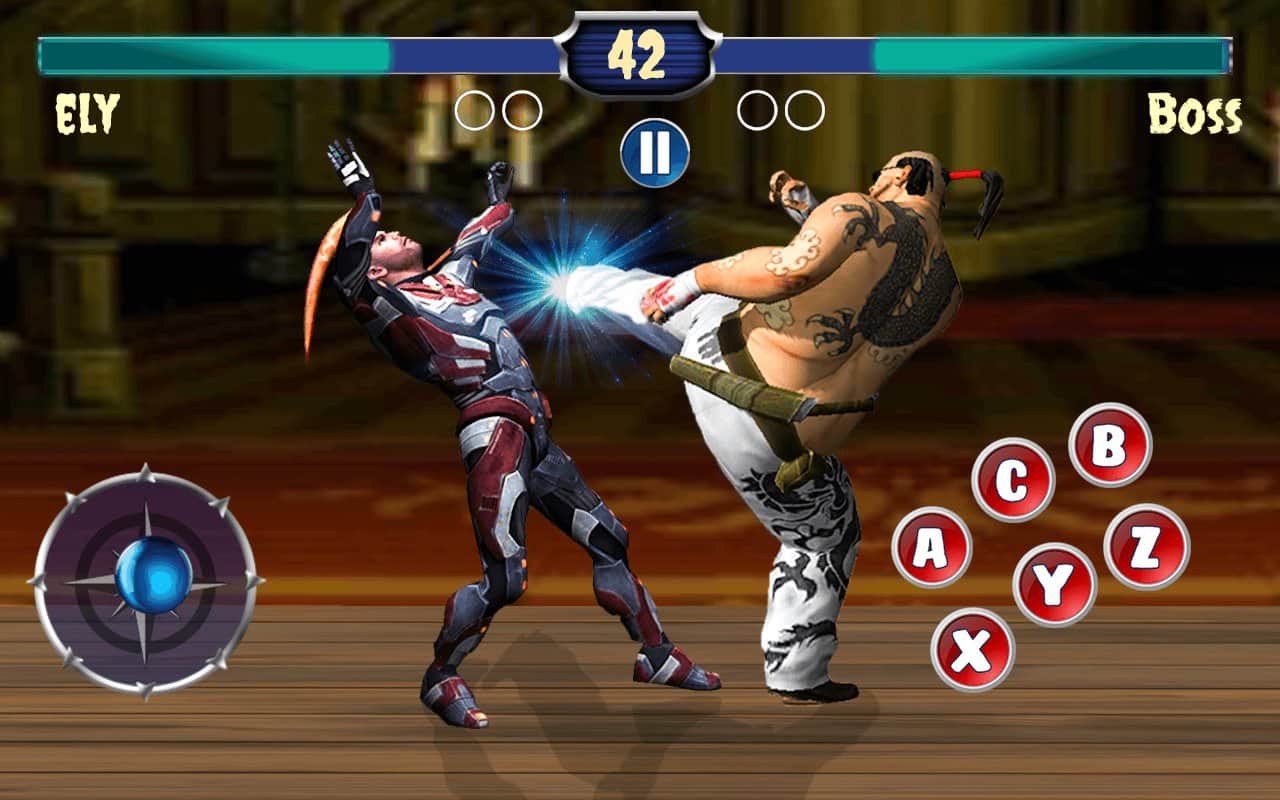The height and width of the screenshot is (800, 1280).
Task: Use the red C attack button
Action: pos(1012,480)
